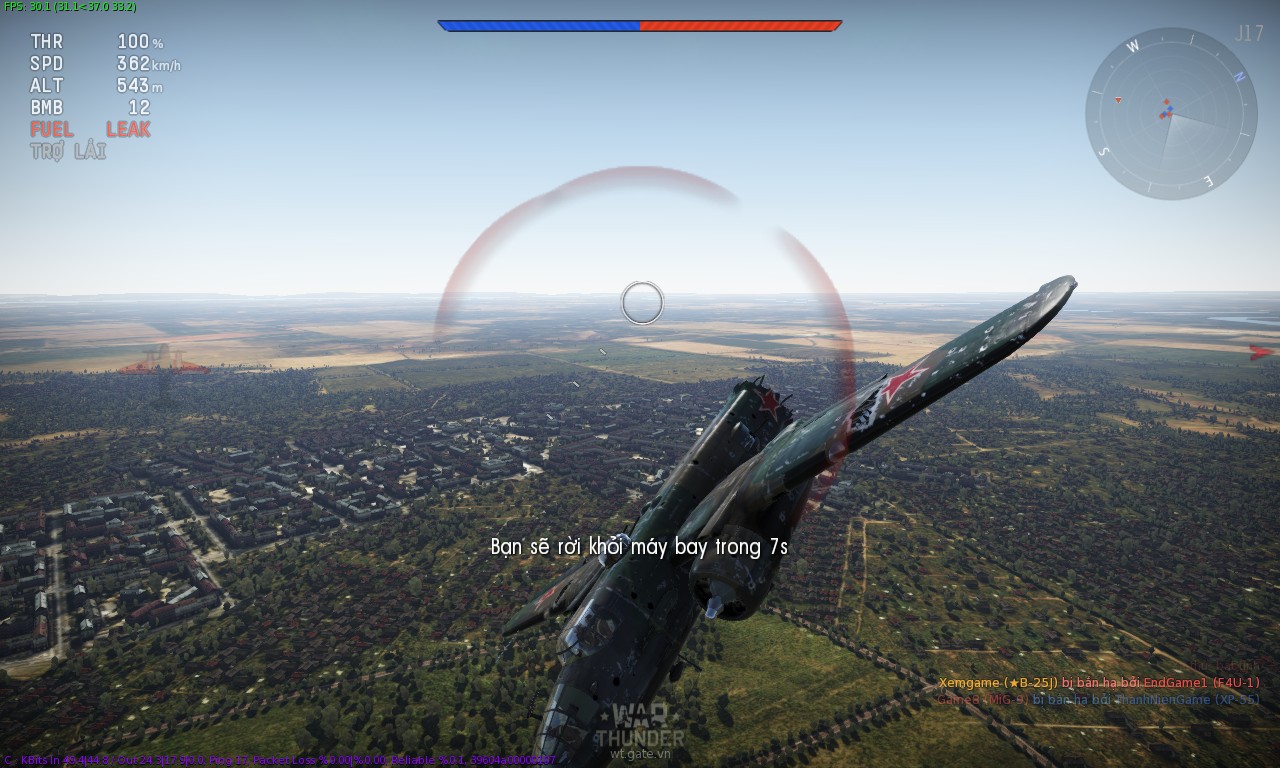Click the red enemy marker on the compass
Image resolution: width=1280 pixels, height=768 pixels.
(x=1118, y=100)
